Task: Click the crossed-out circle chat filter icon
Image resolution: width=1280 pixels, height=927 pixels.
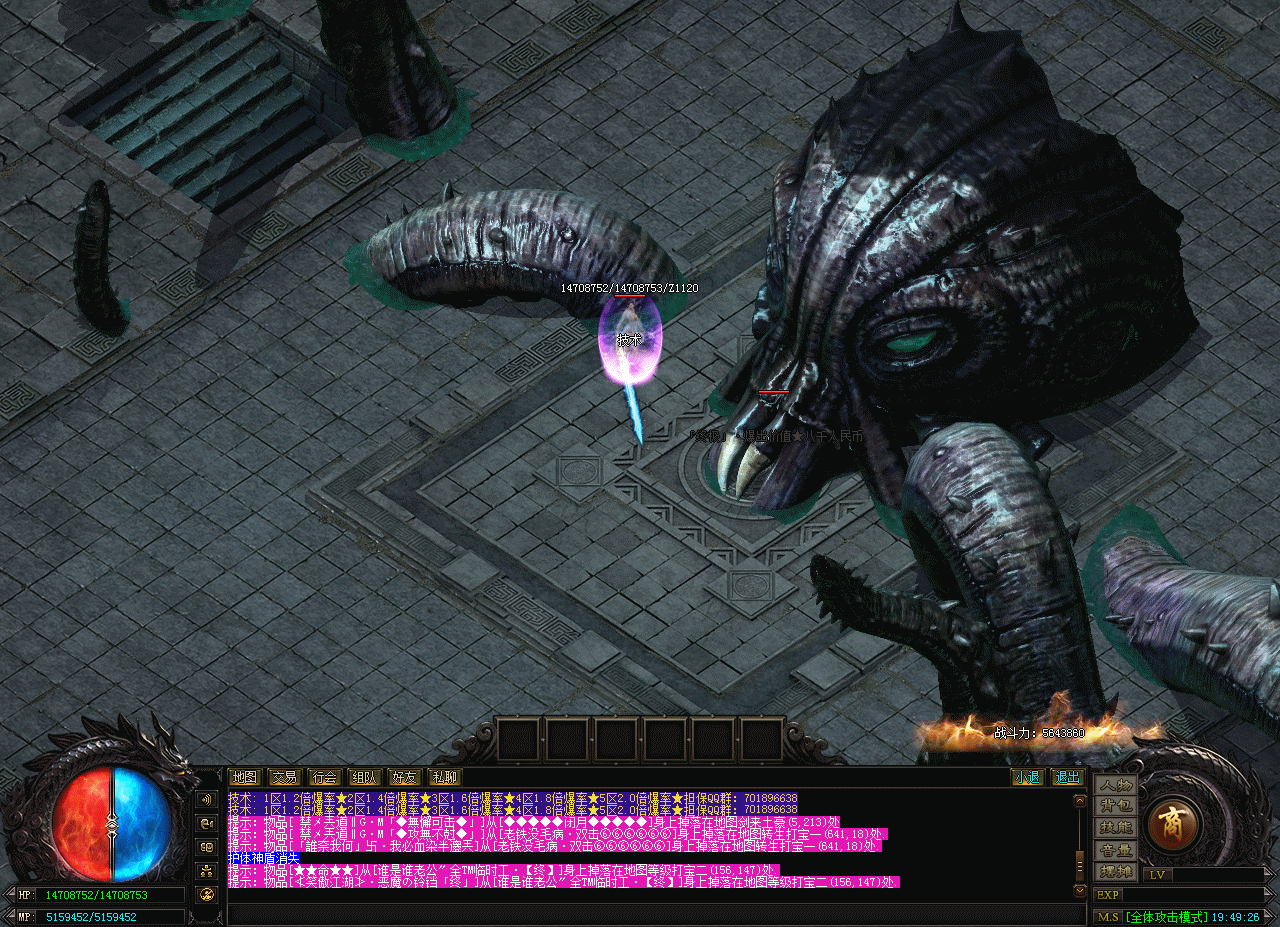Action: click(x=207, y=894)
